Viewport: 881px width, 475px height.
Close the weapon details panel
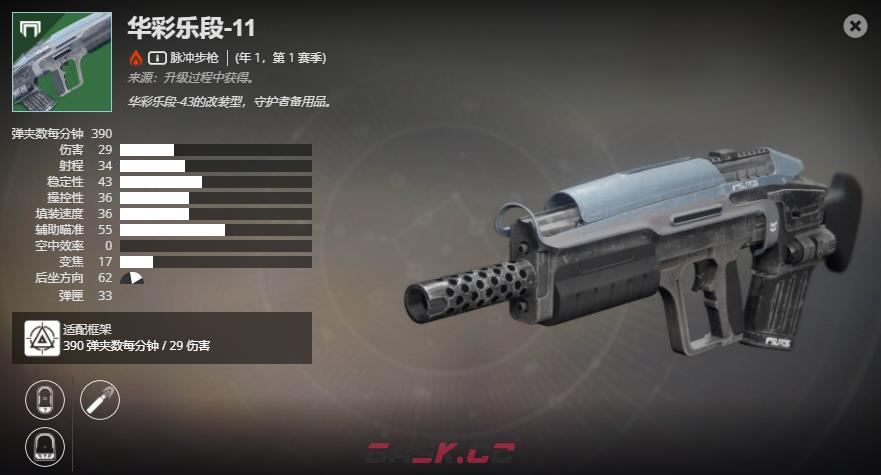click(855, 27)
